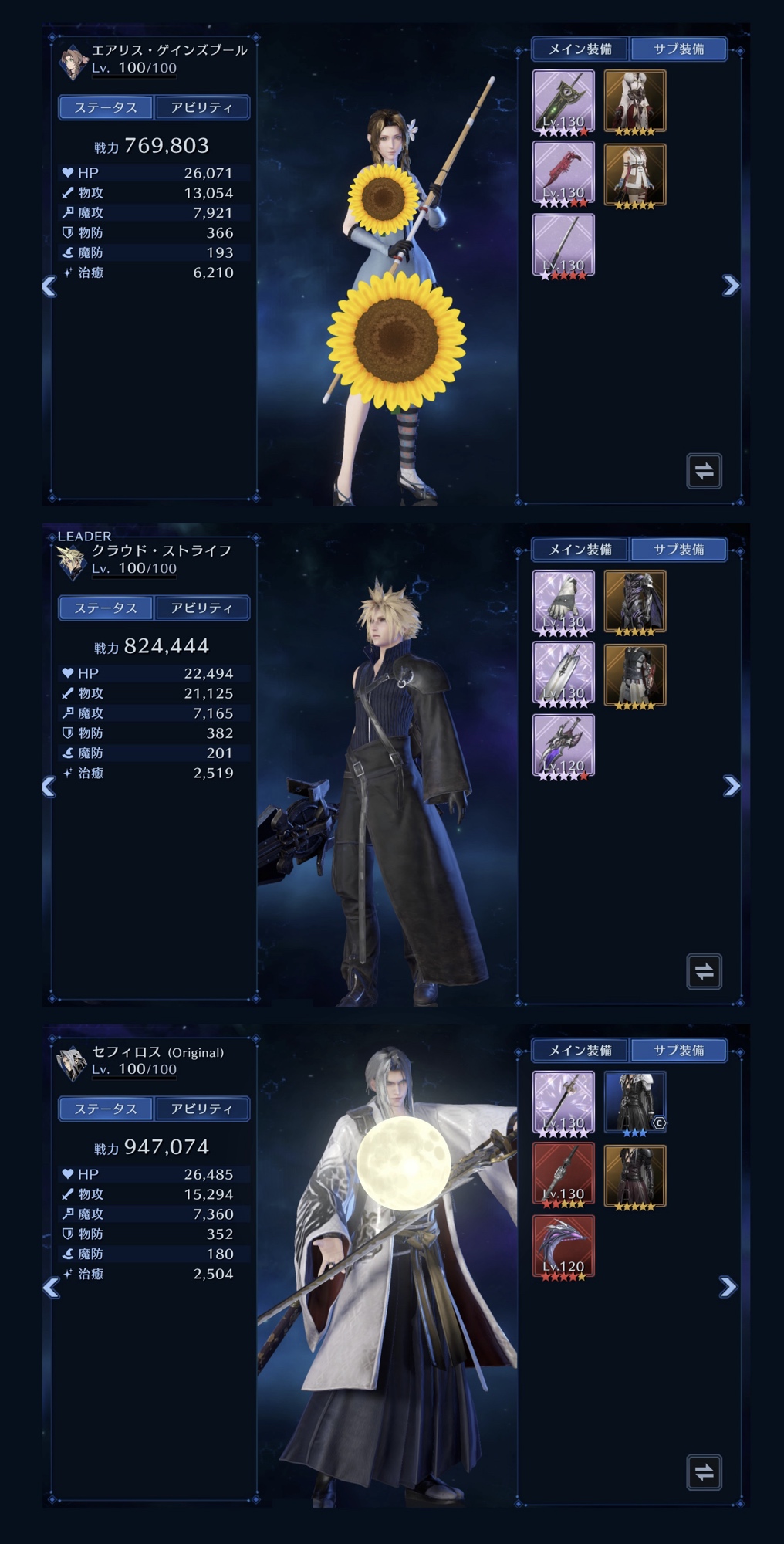Click the swap arrows button beside Aerith
This screenshot has width=784, height=1544.
click(704, 471)
